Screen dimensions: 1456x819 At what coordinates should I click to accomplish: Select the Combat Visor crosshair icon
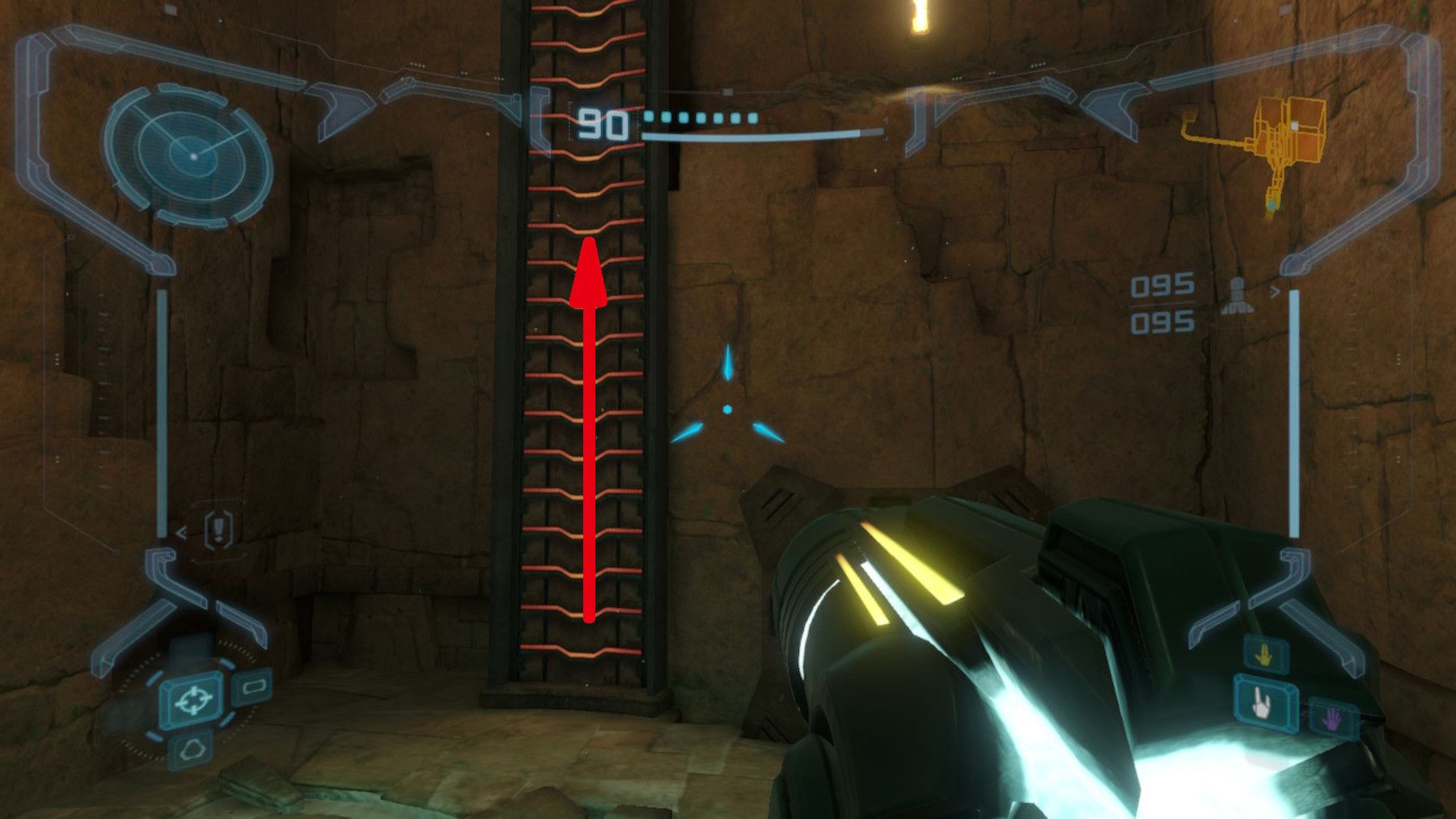tap(193, 700)
